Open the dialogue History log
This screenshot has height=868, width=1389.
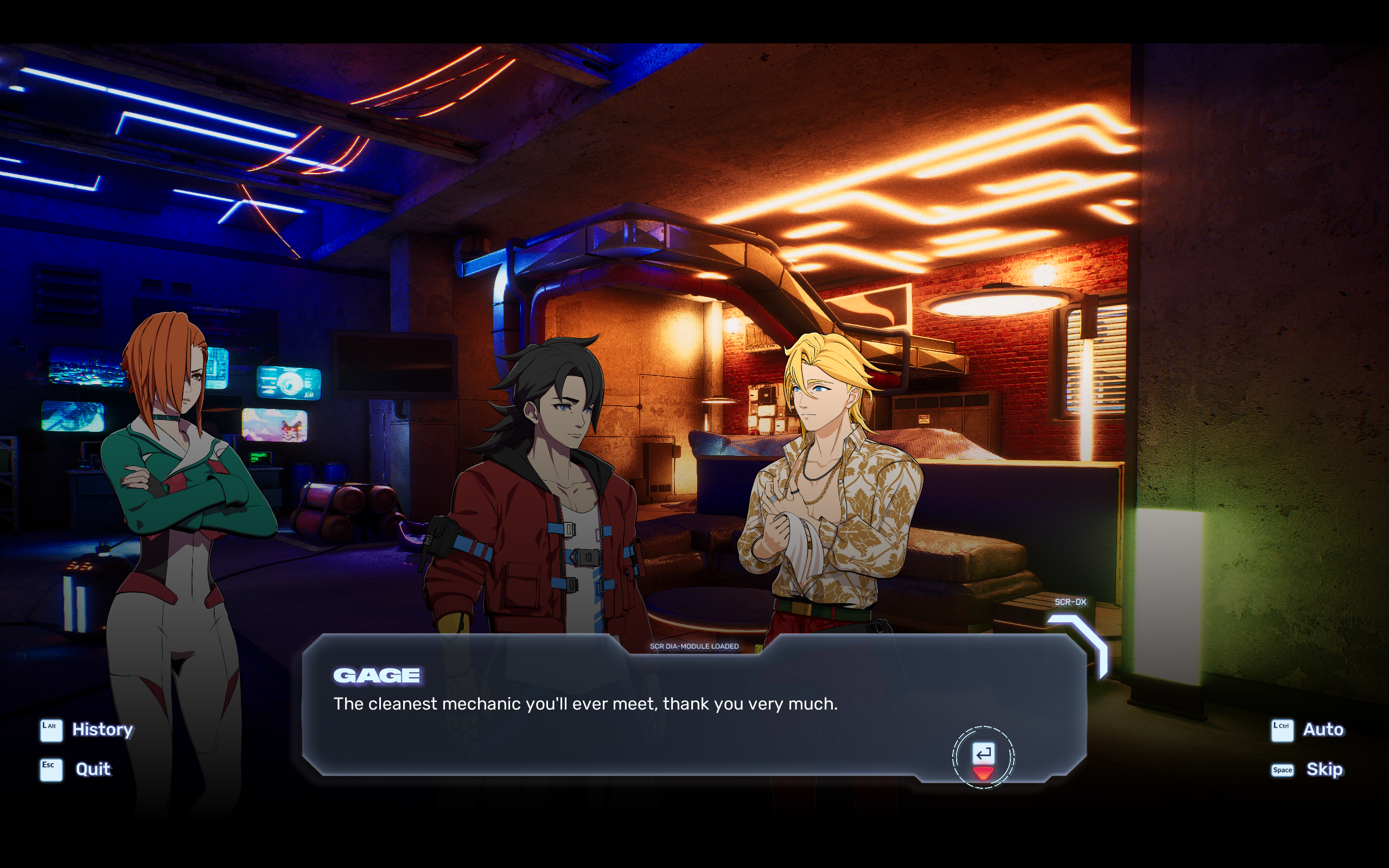(101, 730)
